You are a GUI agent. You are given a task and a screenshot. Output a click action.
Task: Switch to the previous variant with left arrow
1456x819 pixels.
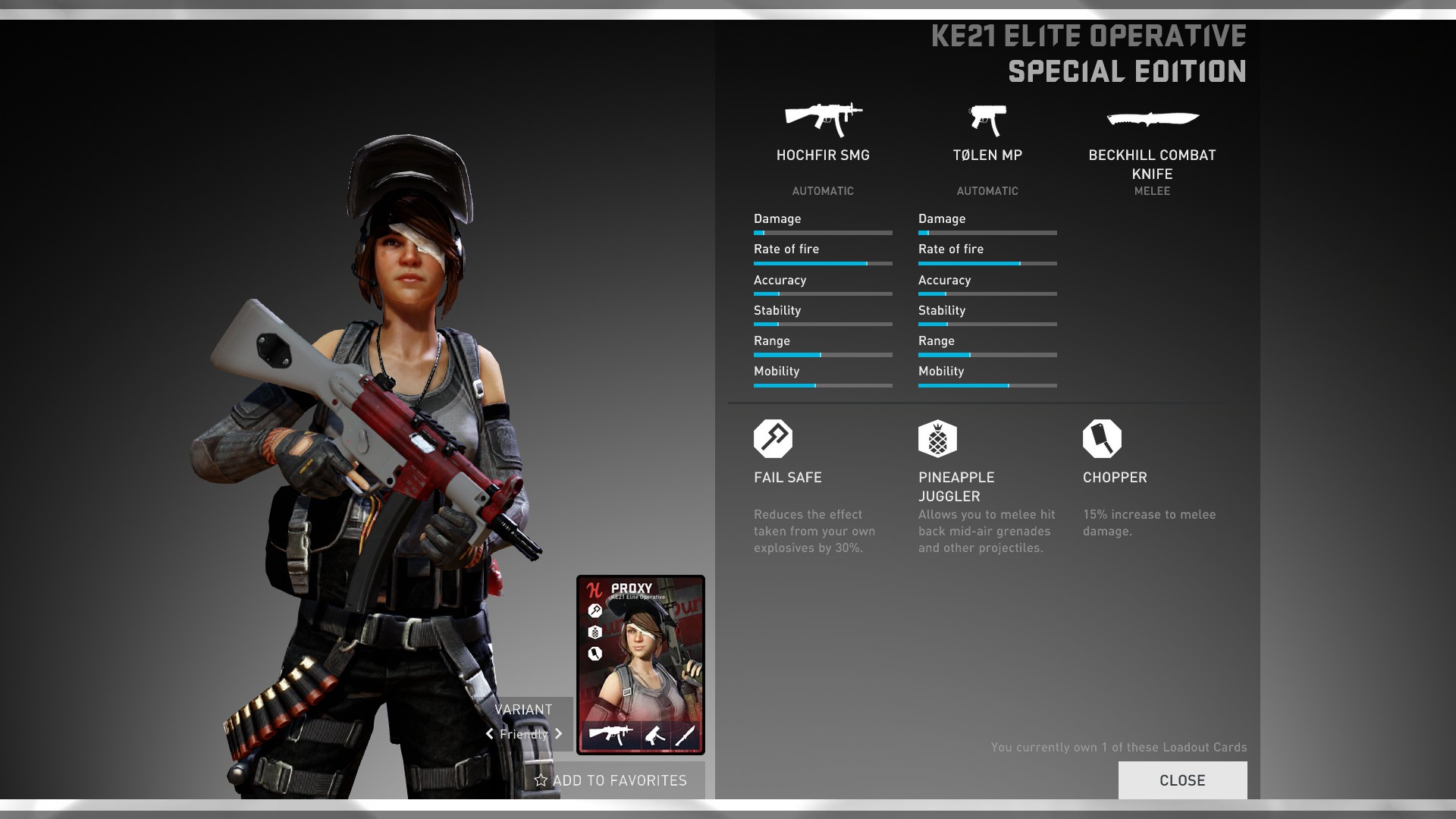490,733
